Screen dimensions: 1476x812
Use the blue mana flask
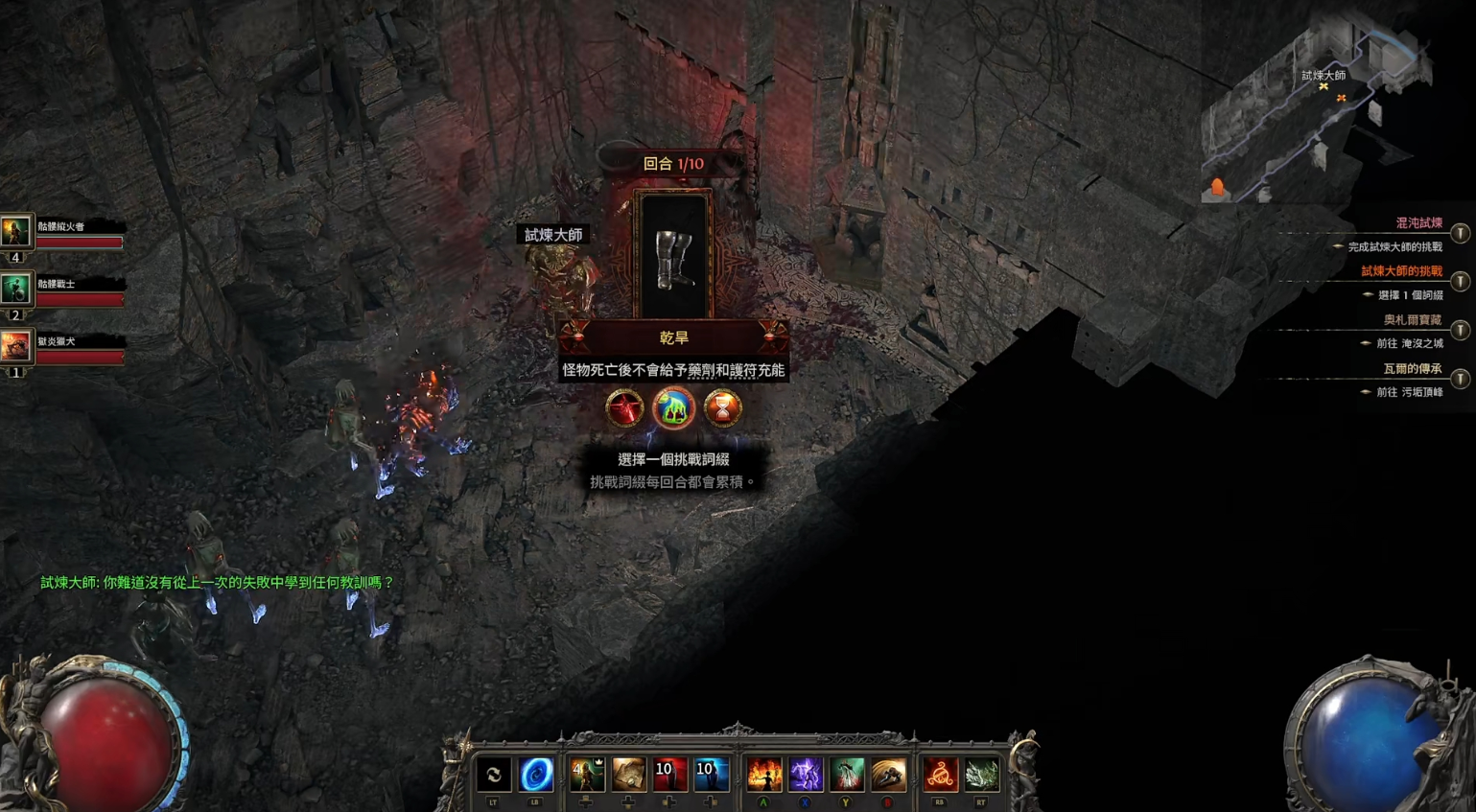711,775
